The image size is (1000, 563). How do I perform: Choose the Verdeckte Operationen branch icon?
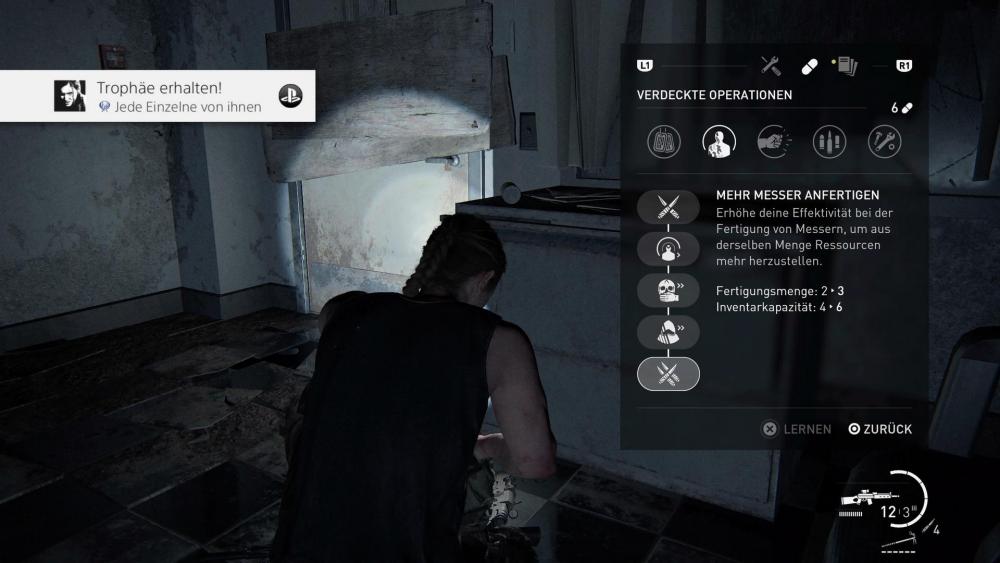pos(719,141)
